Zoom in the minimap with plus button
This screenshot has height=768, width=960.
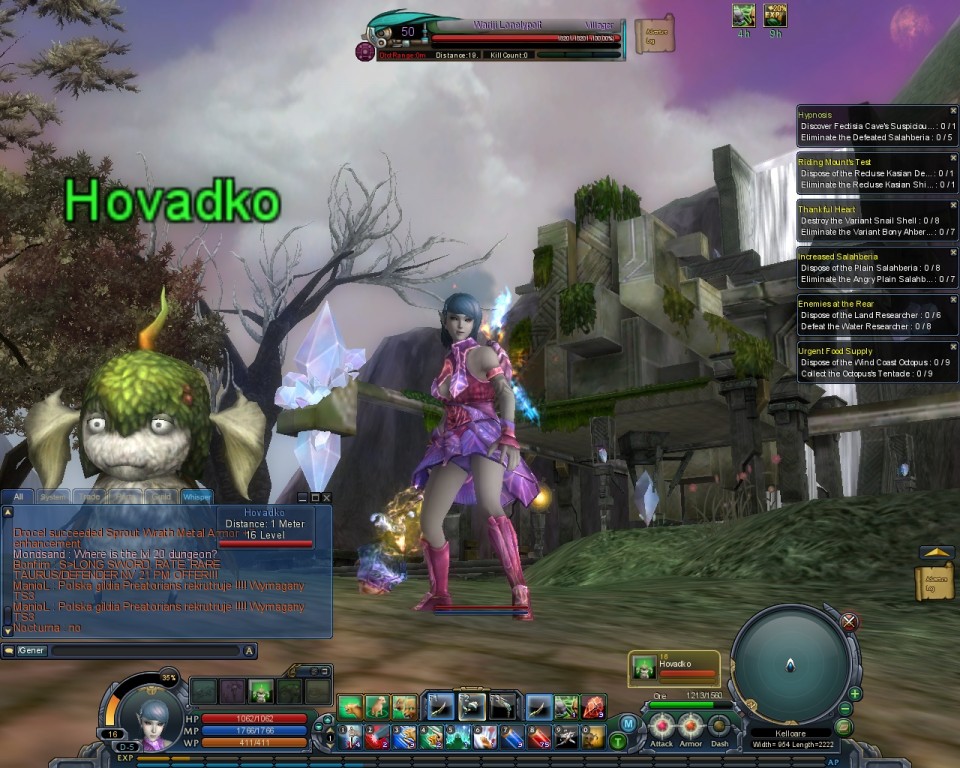(855, 693)
